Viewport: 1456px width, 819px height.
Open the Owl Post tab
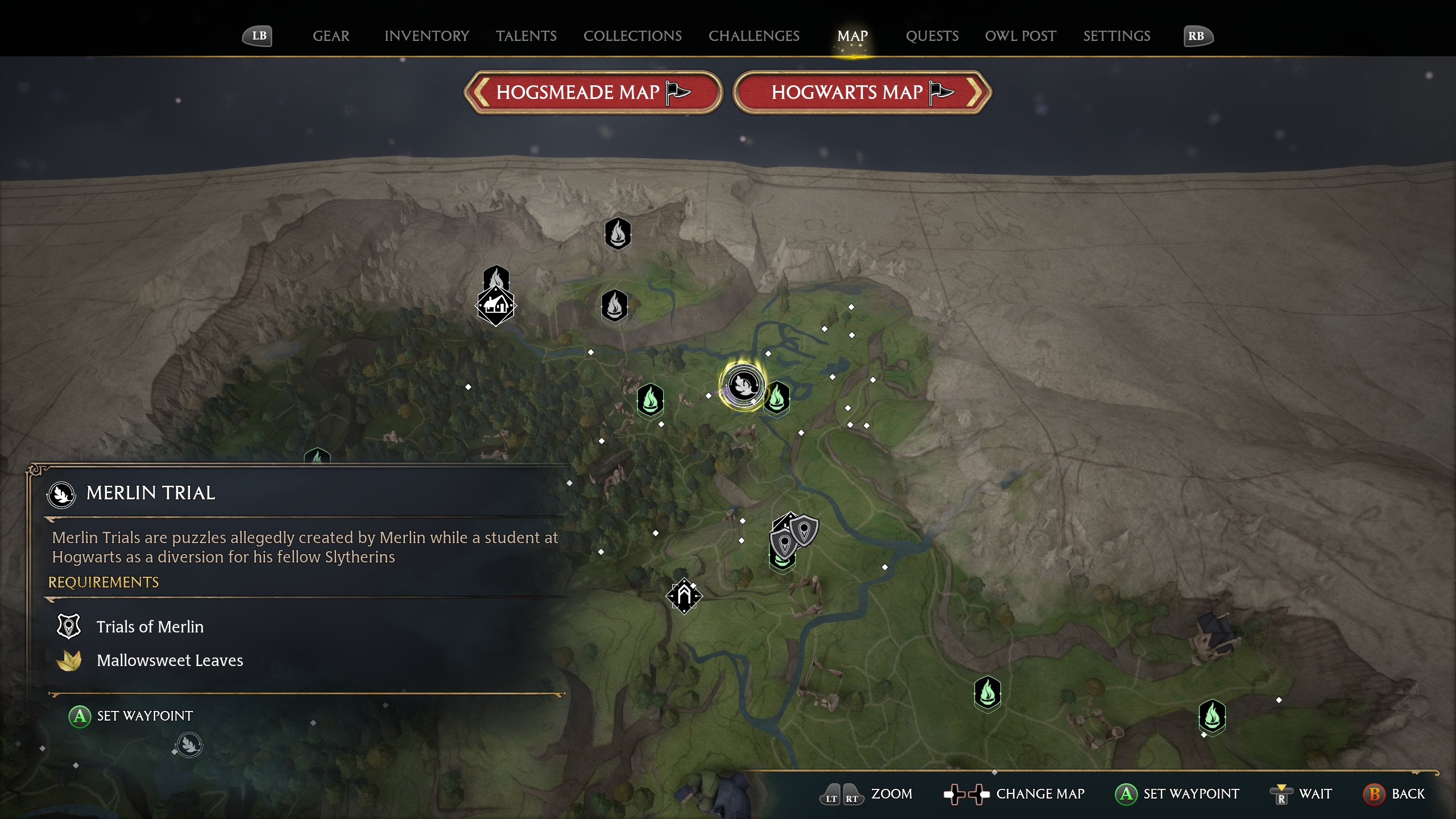[1020, 36]
